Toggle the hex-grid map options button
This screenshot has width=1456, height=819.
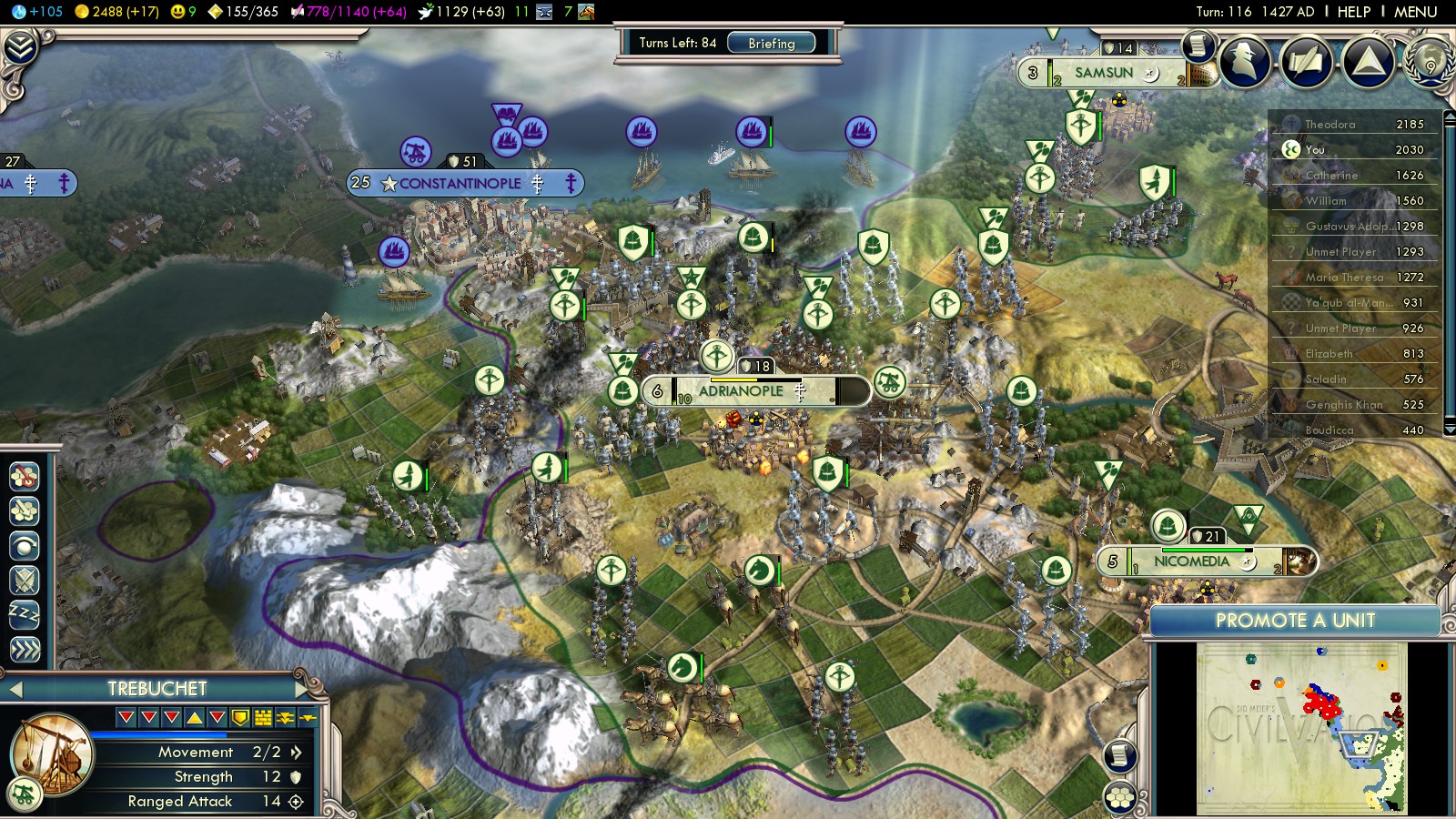(1120, 798)
